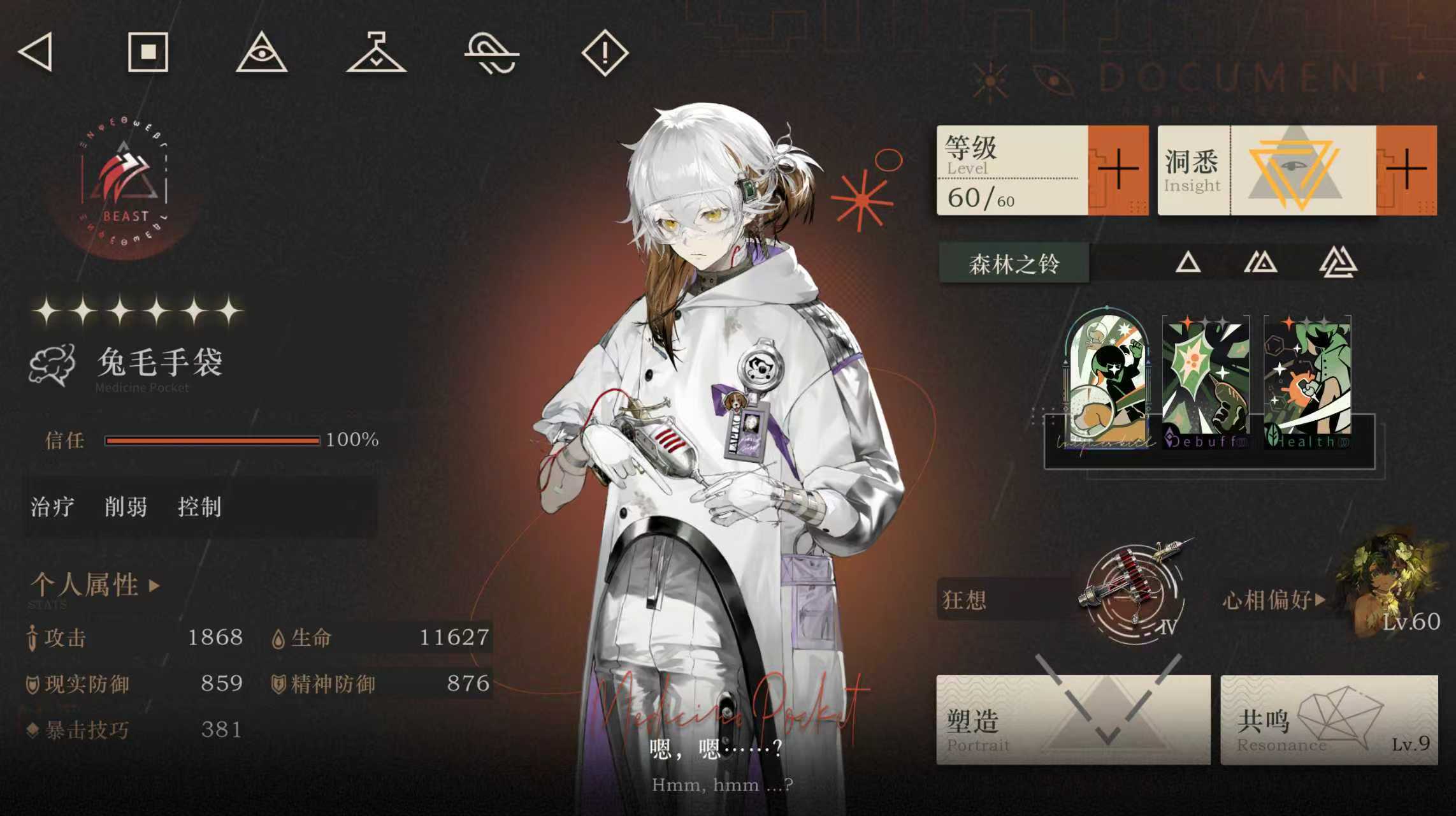Expand the 森林之铃 skill panel
This screenshot has width=1456, height=816.
coord(1013,264)
